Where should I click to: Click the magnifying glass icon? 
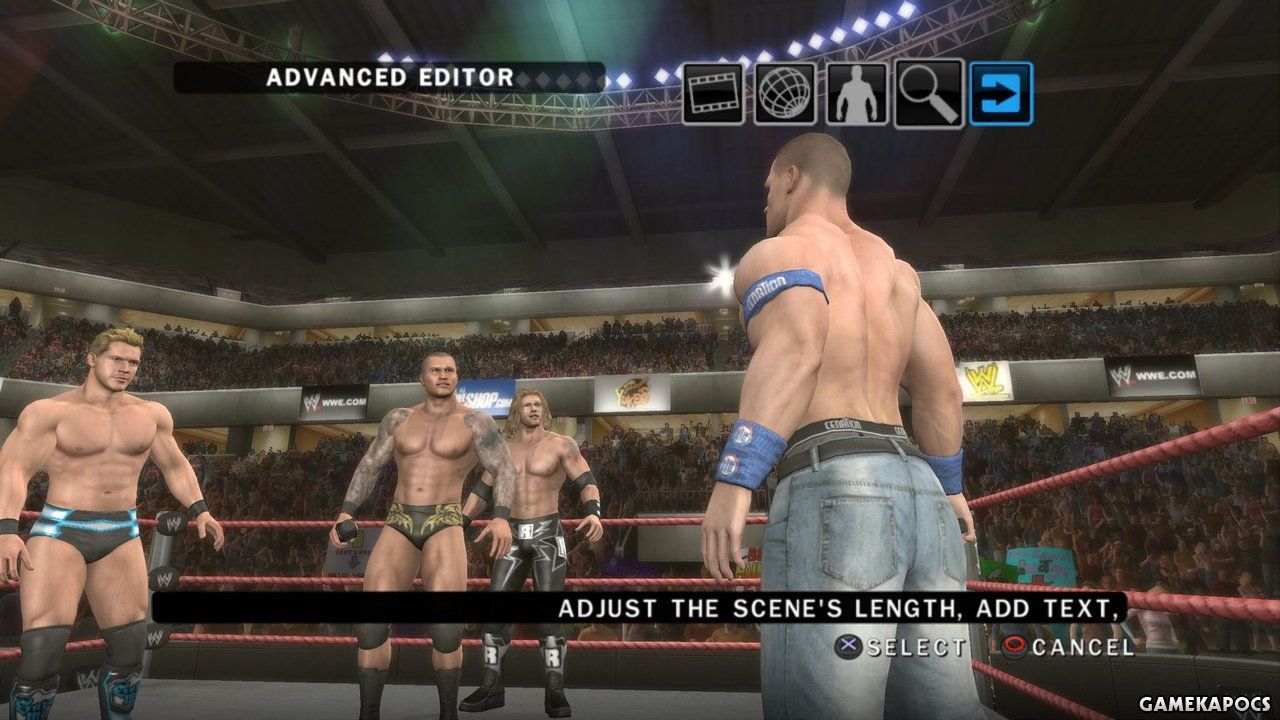point(929,94)
